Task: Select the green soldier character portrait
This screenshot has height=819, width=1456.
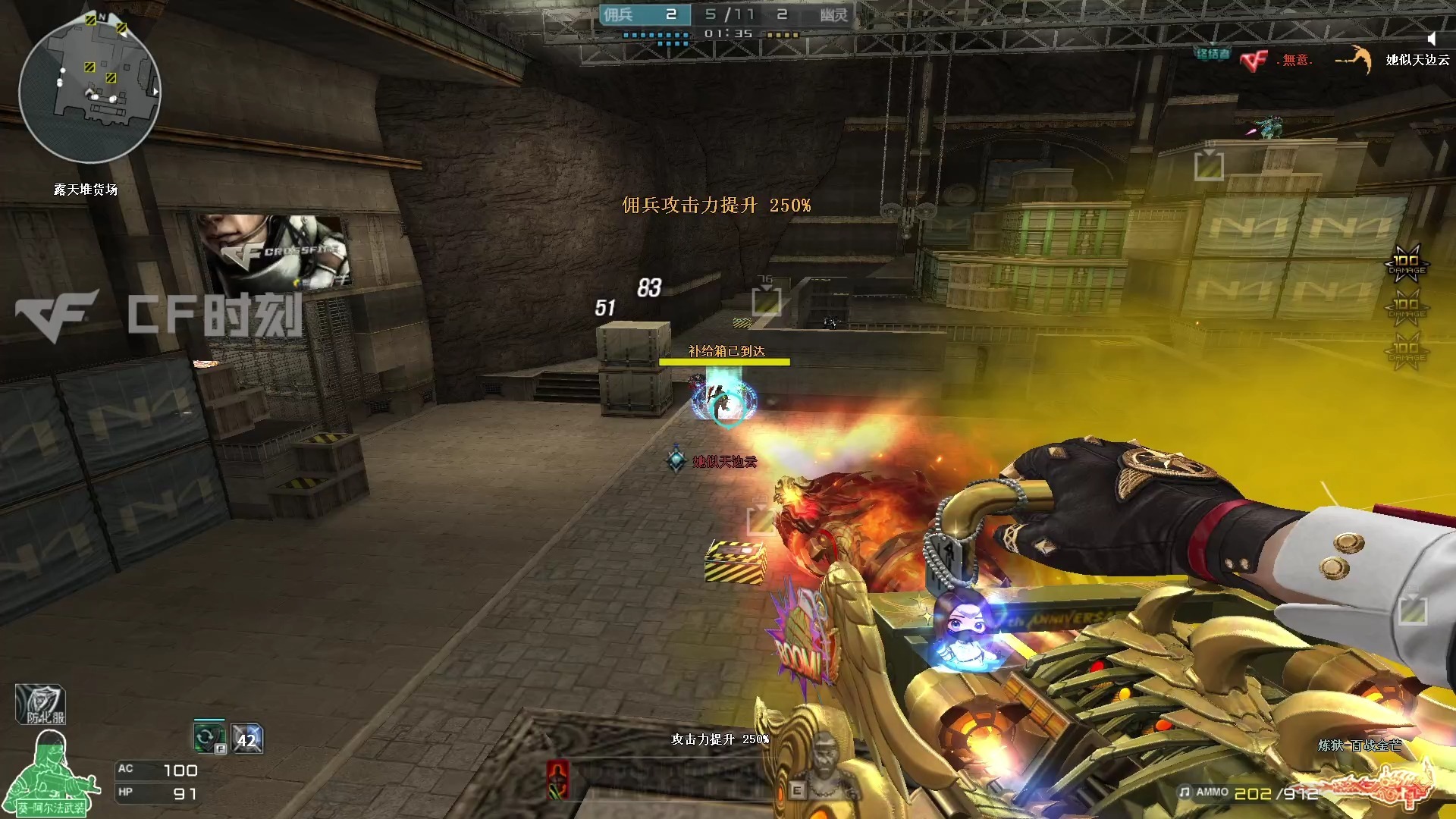Action: click(x=50, y=773)
